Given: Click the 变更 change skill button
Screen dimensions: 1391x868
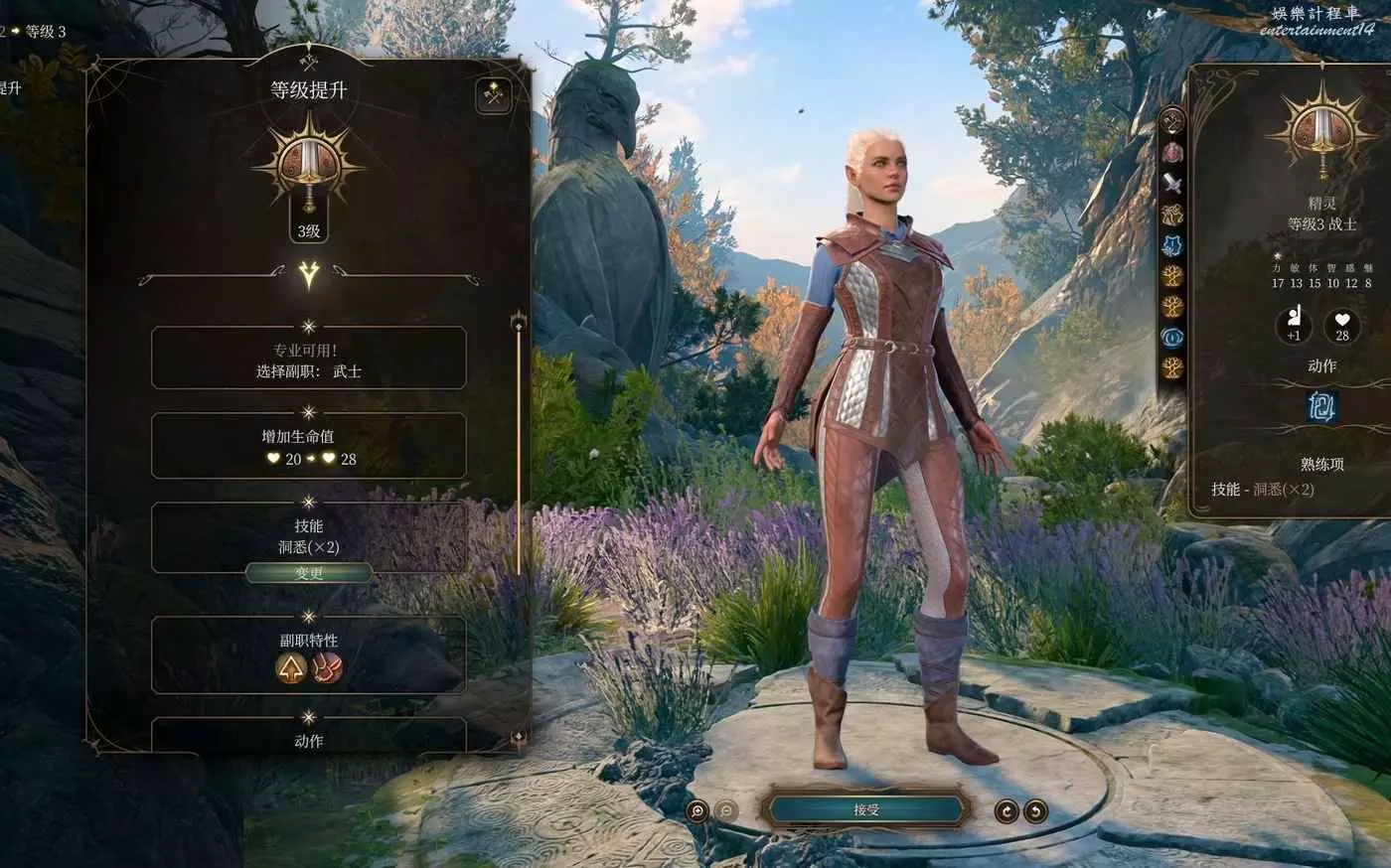Looking at the screenshot, I should (x=309, y=573).
